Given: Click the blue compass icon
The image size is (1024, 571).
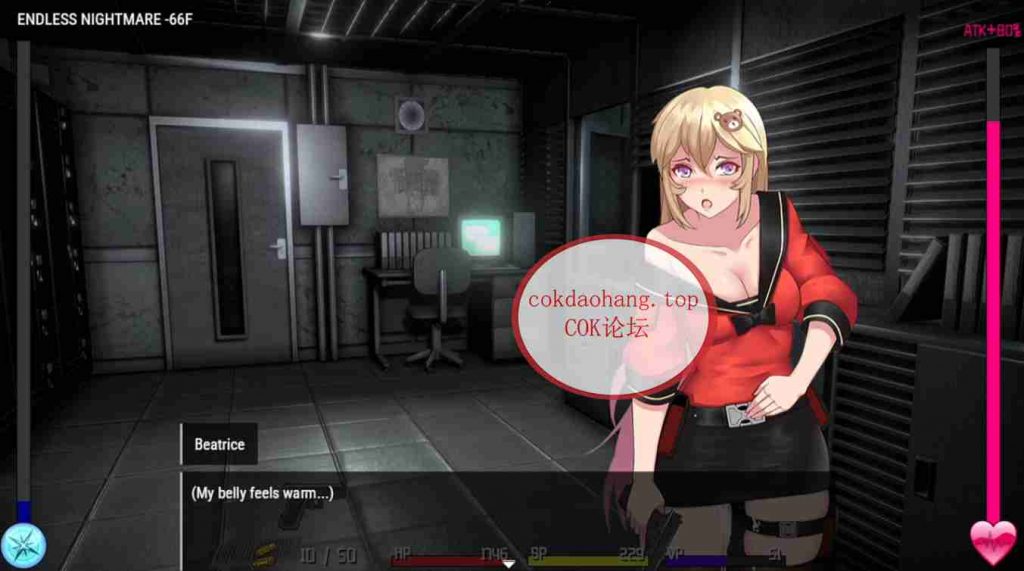Looking at the screenshot, I should point(23,545).
